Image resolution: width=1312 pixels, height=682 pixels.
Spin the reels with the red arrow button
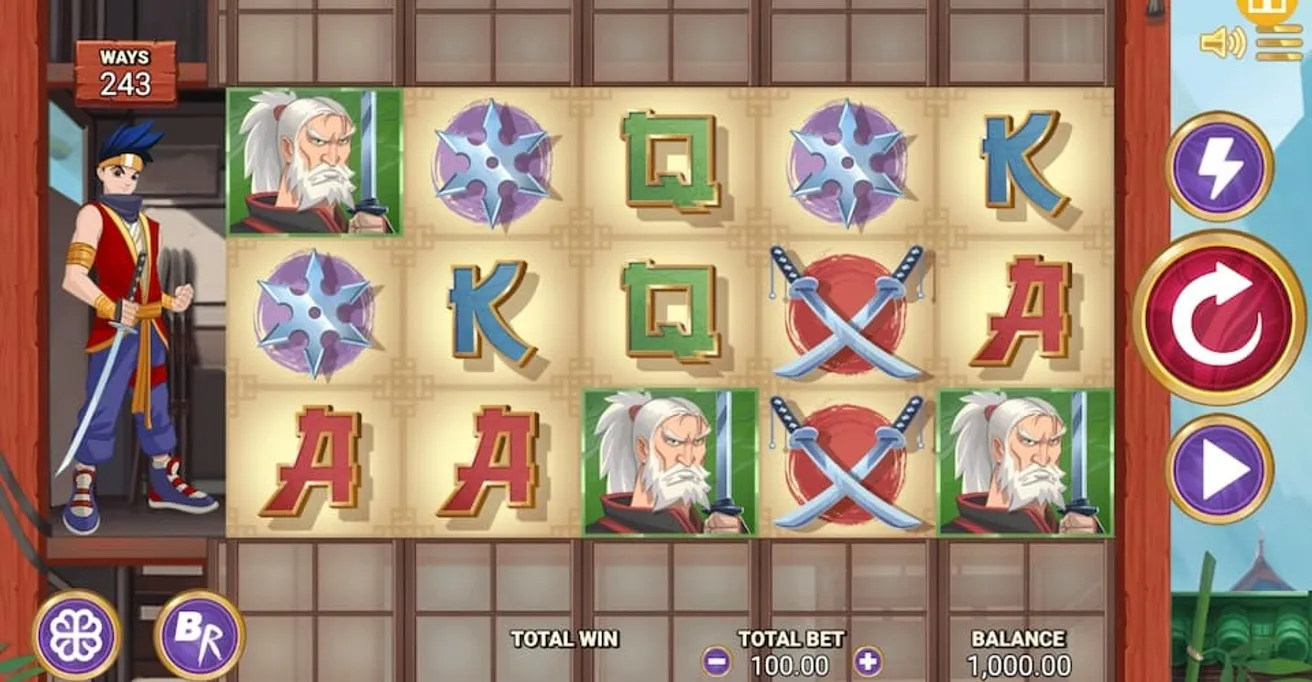pos(1218,317)
